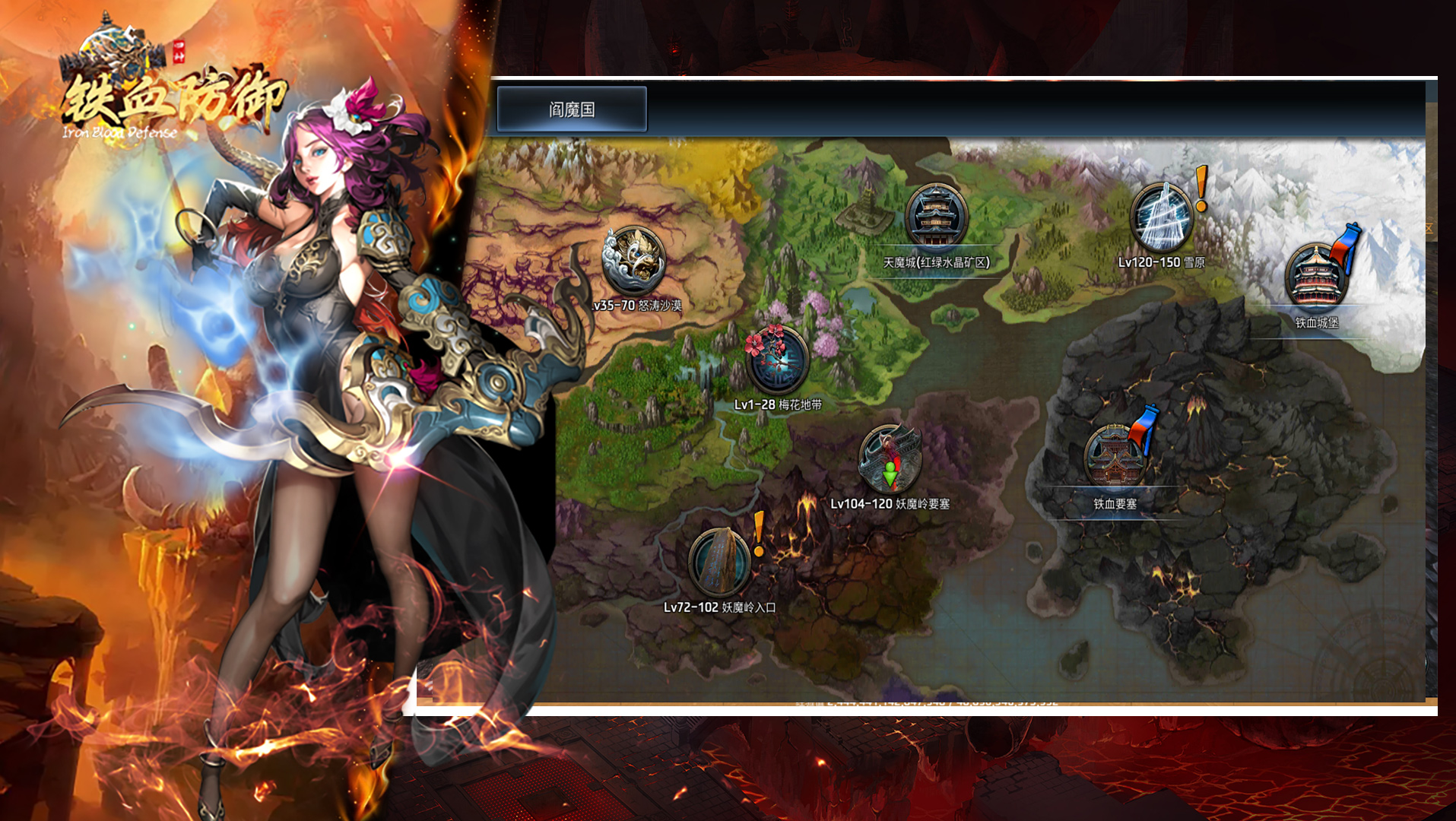Screen dimensions: 1456x821
Task: Go to Lv1-28 梅花地带 marker
Action: click(x=777, y=360)
